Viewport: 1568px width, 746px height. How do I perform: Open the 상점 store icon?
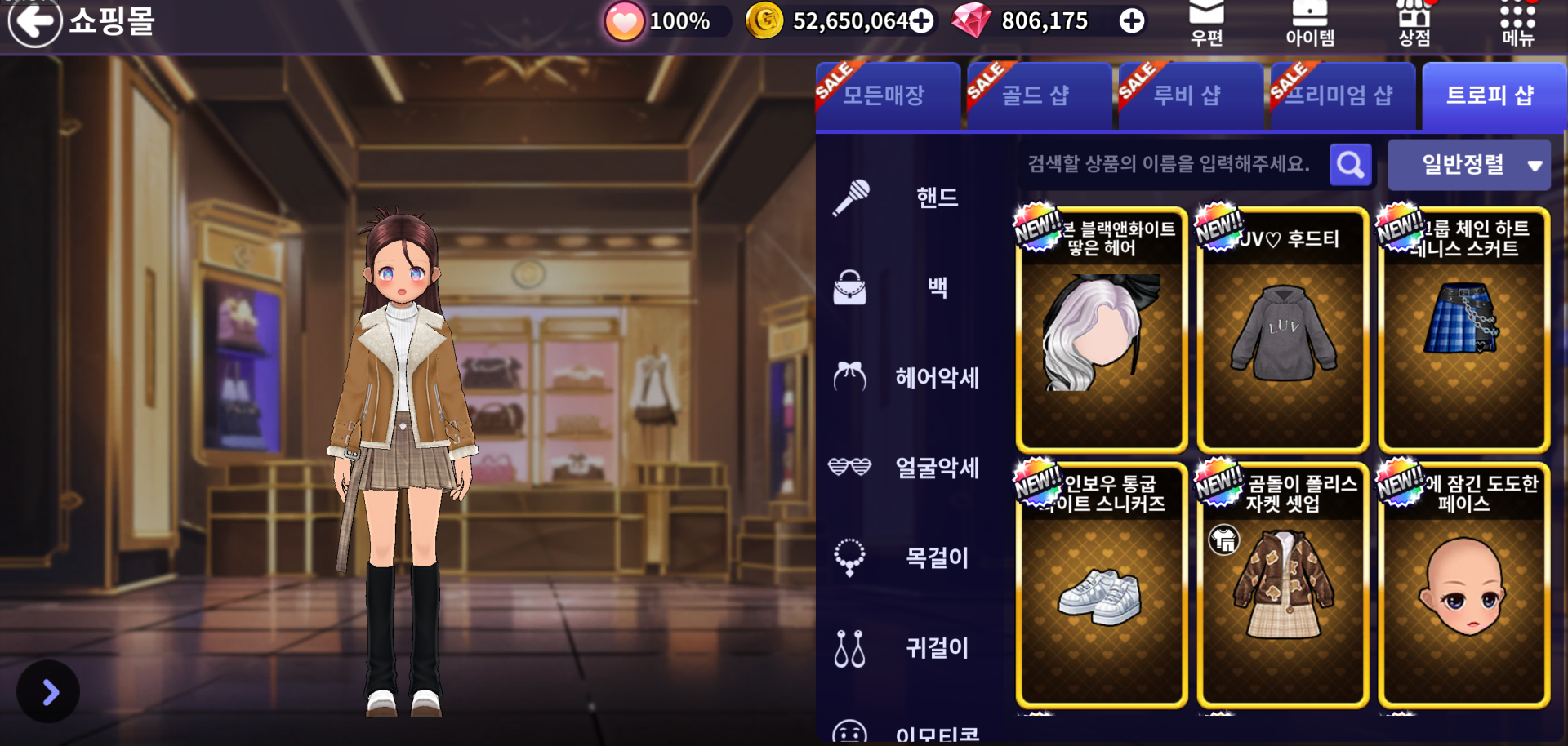click(x=1414, y=22)
